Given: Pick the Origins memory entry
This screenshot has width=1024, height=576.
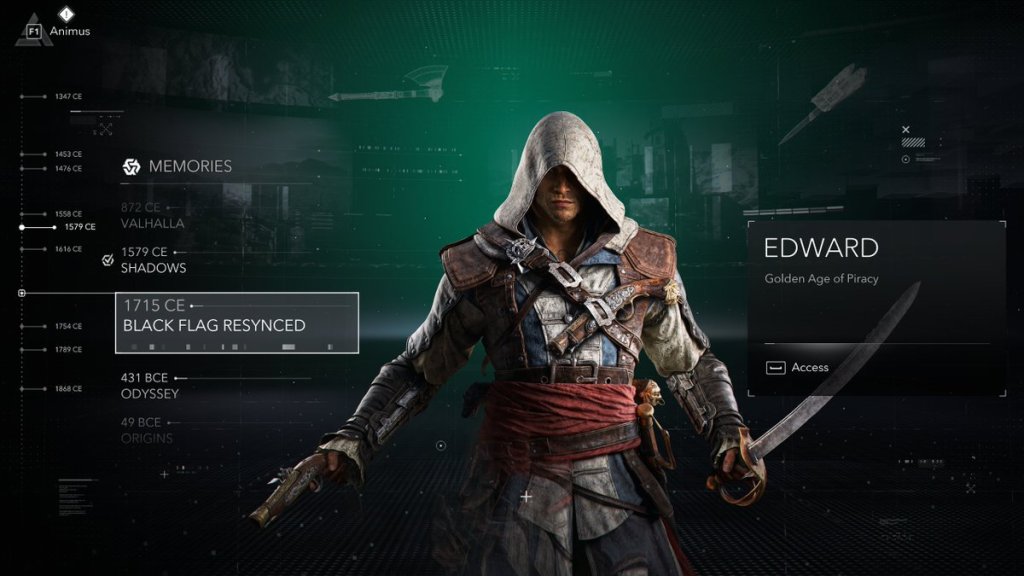Looking at the screenshot, I should click(x=146, y=430).
